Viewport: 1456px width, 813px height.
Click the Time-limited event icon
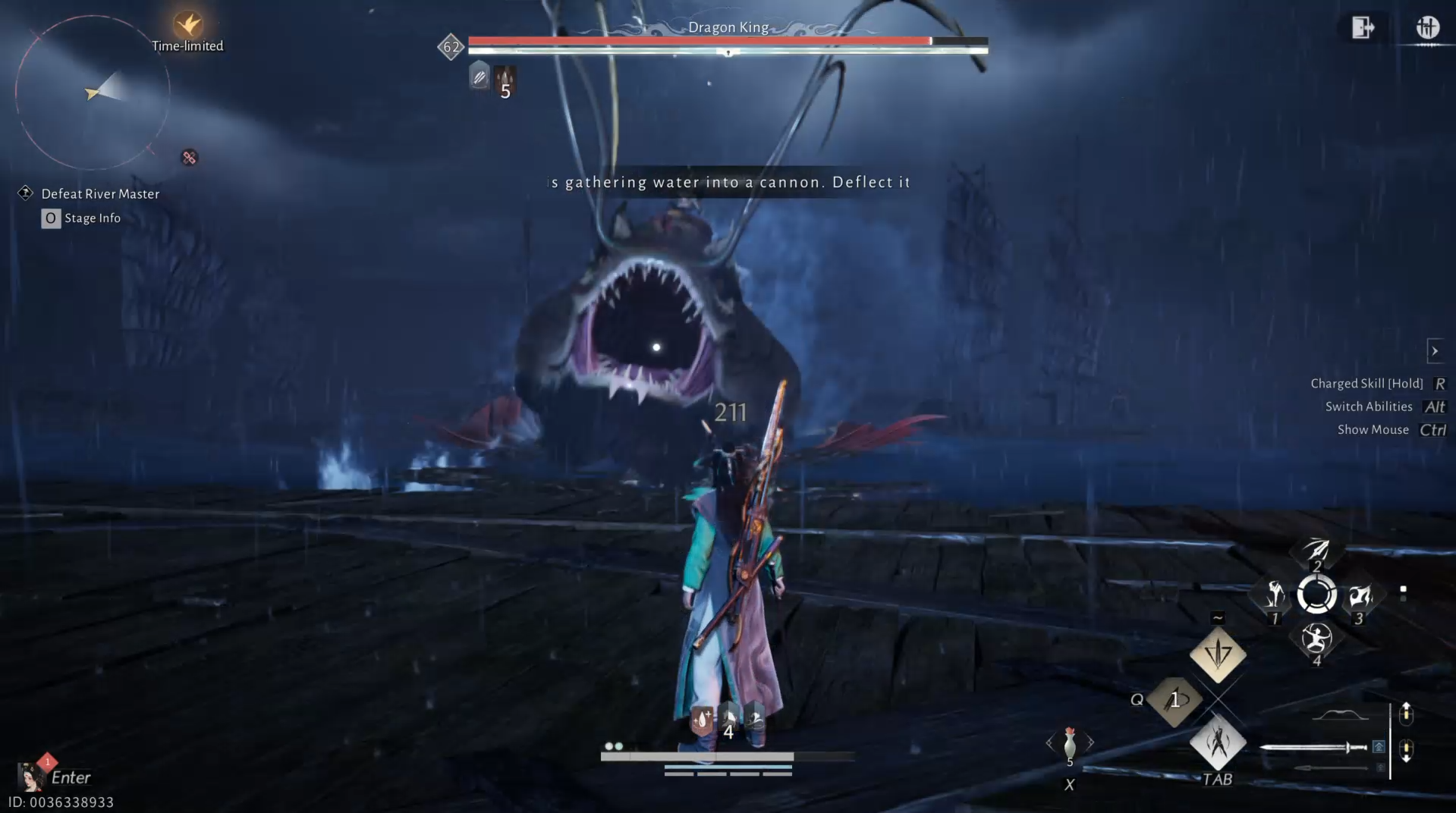coord(187,25)
